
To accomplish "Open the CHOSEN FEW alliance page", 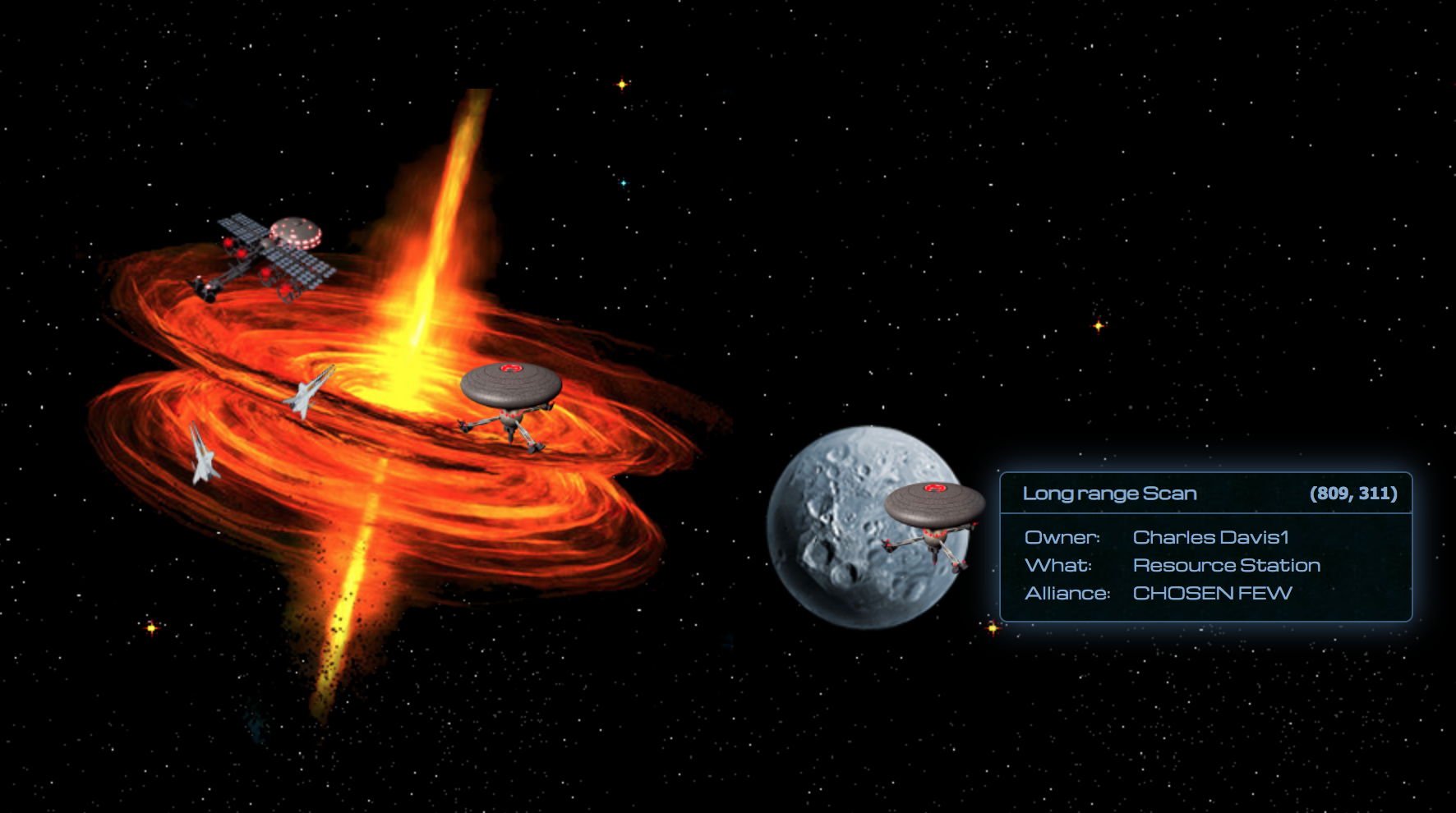I will click(1213, 594).
